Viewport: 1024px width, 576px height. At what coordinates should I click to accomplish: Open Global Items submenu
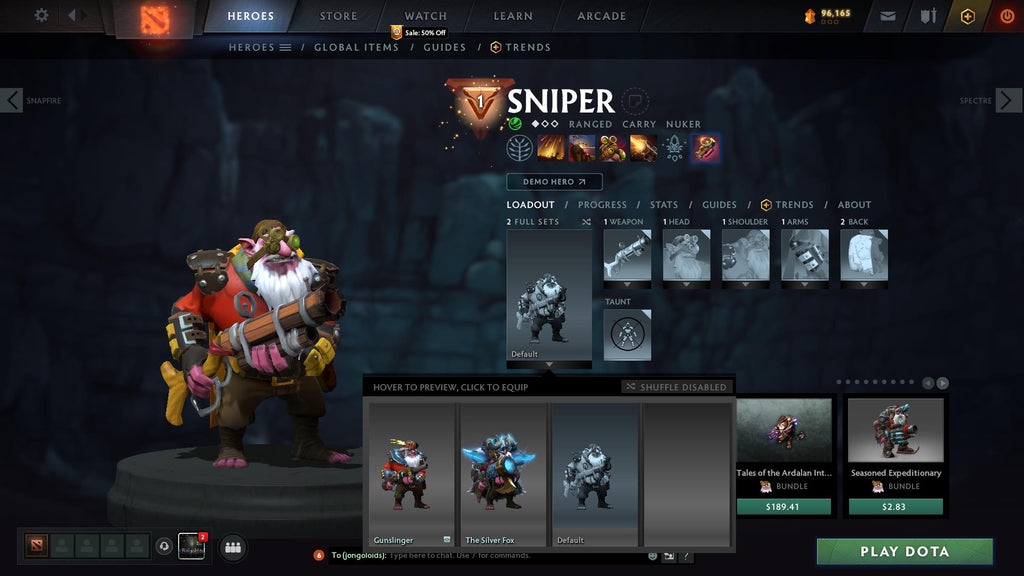(x=356, y=47)
